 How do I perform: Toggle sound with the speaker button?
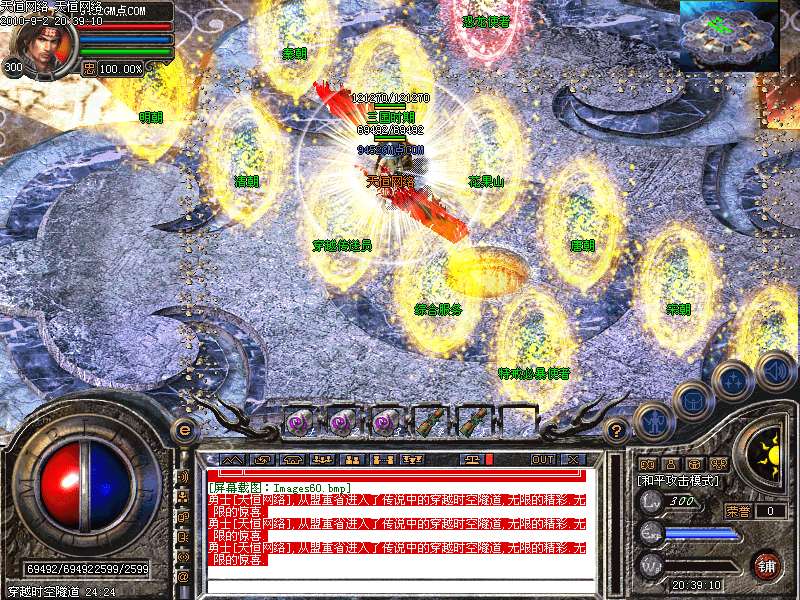[x=774, y=371]
